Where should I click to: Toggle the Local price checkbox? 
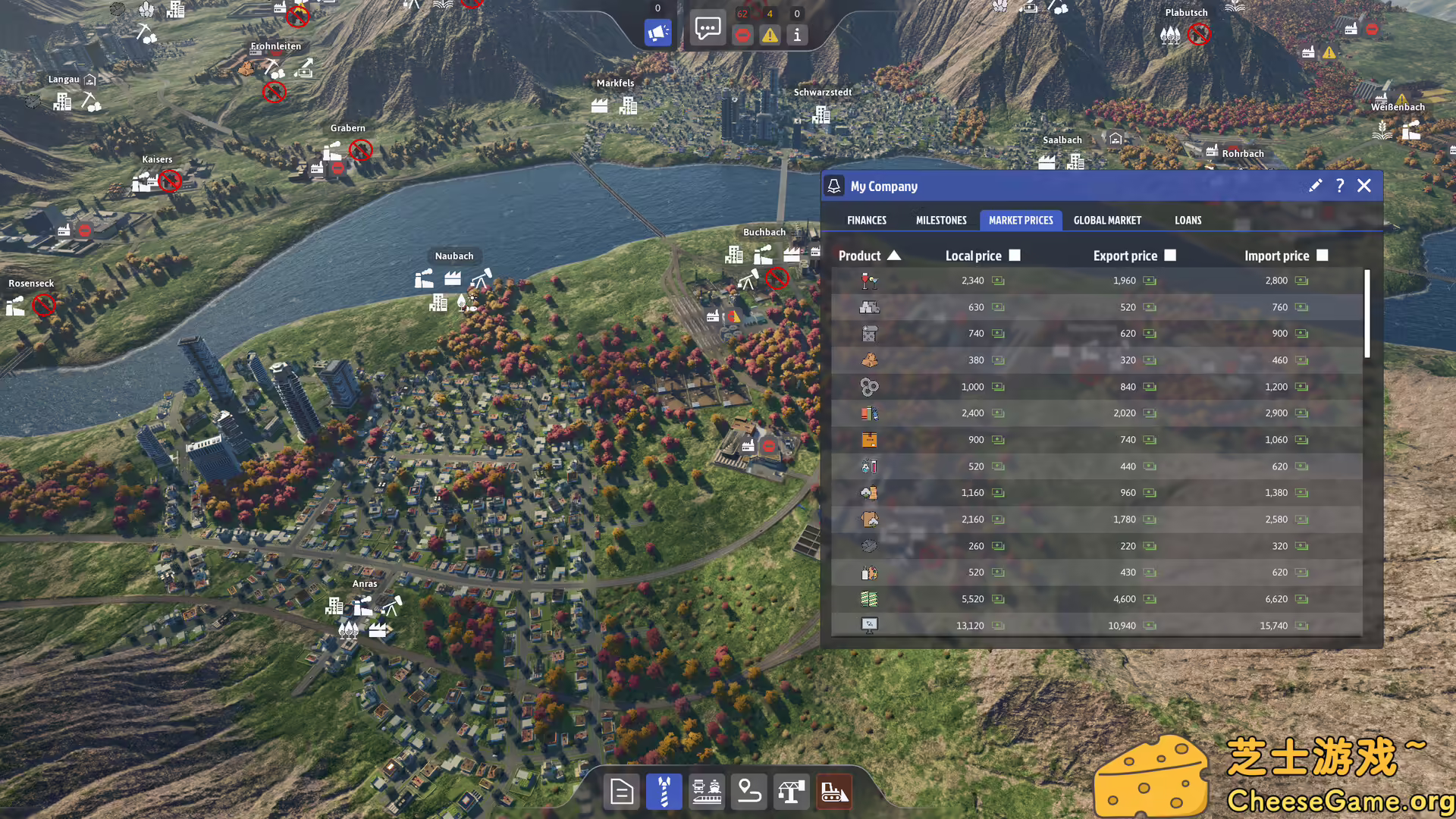[x=1015, y=256]
